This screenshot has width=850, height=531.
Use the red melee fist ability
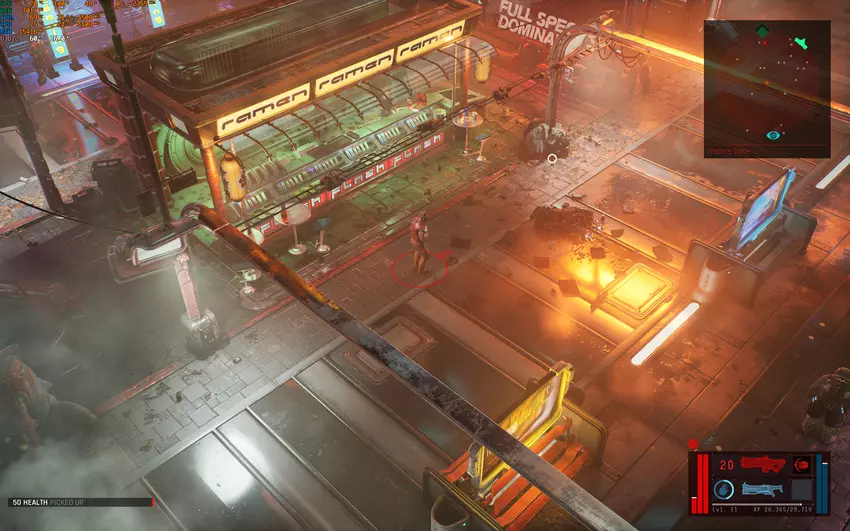click(801, 465)
